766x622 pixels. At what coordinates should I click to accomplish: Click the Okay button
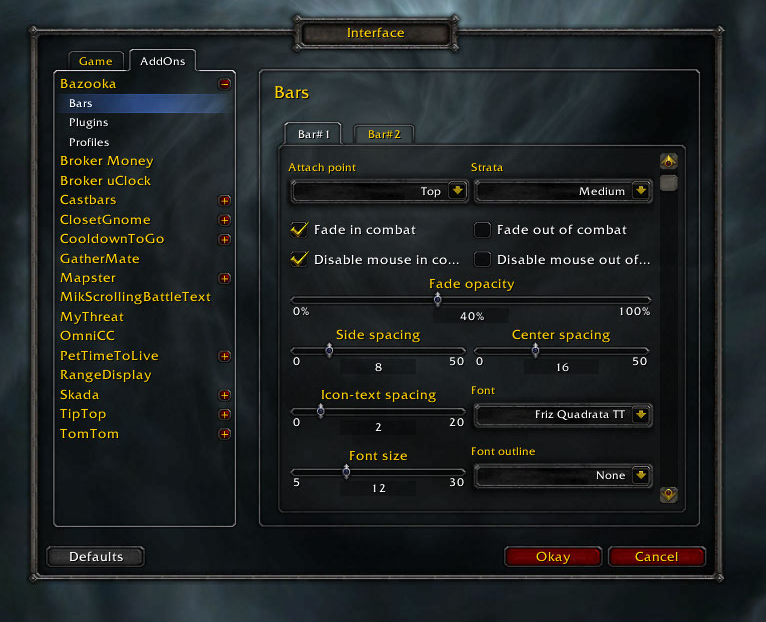(x=552, y=557)
